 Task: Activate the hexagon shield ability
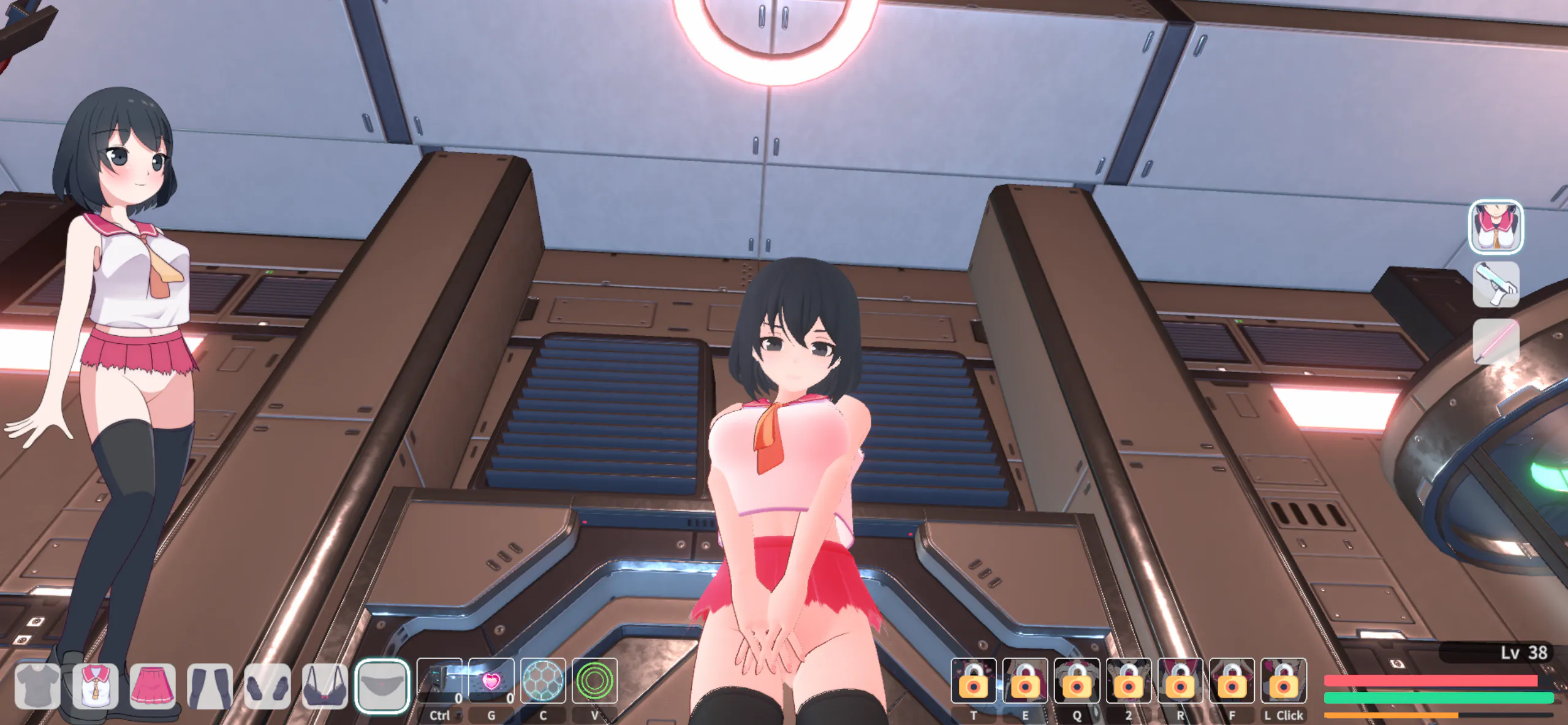543,681
